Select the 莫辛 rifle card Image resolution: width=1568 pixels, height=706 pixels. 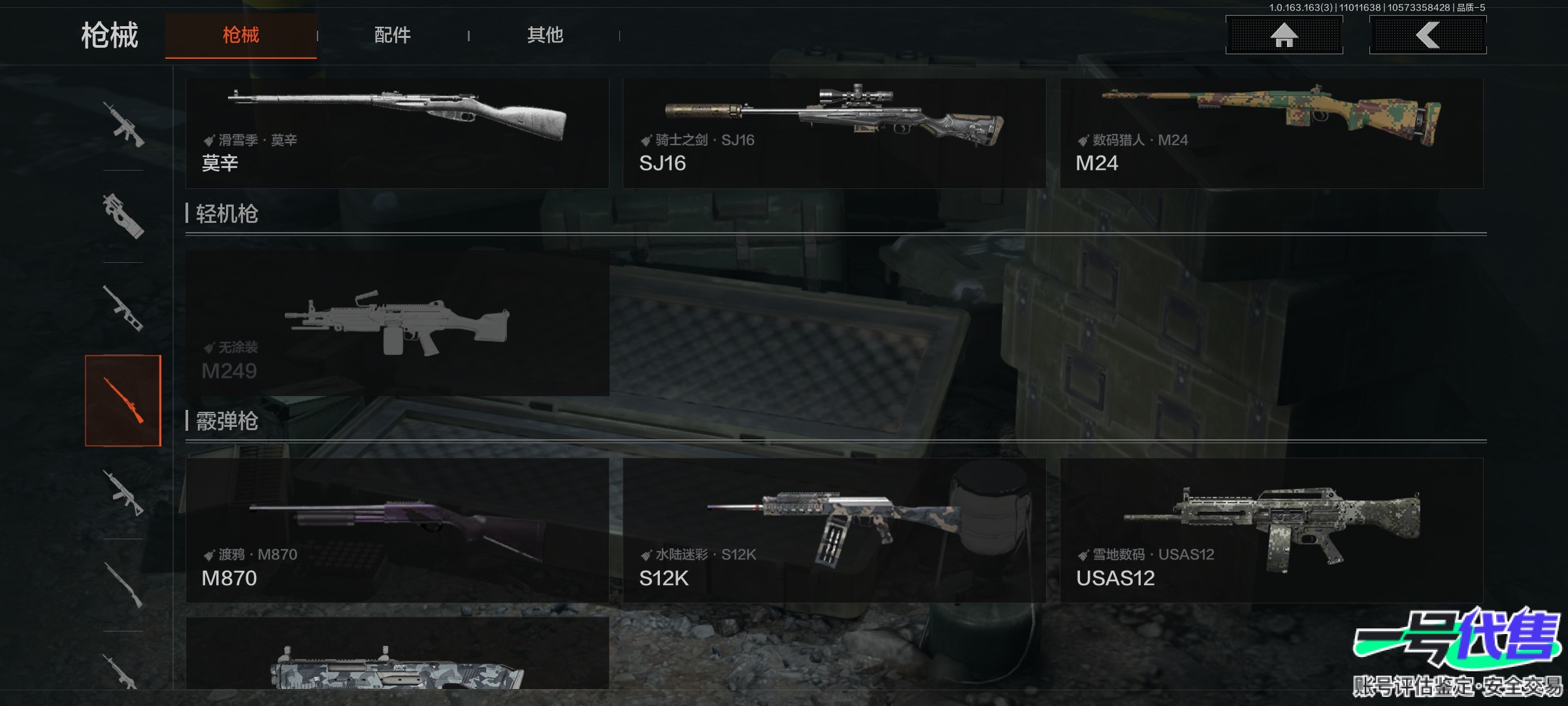(x=397, y=133)
